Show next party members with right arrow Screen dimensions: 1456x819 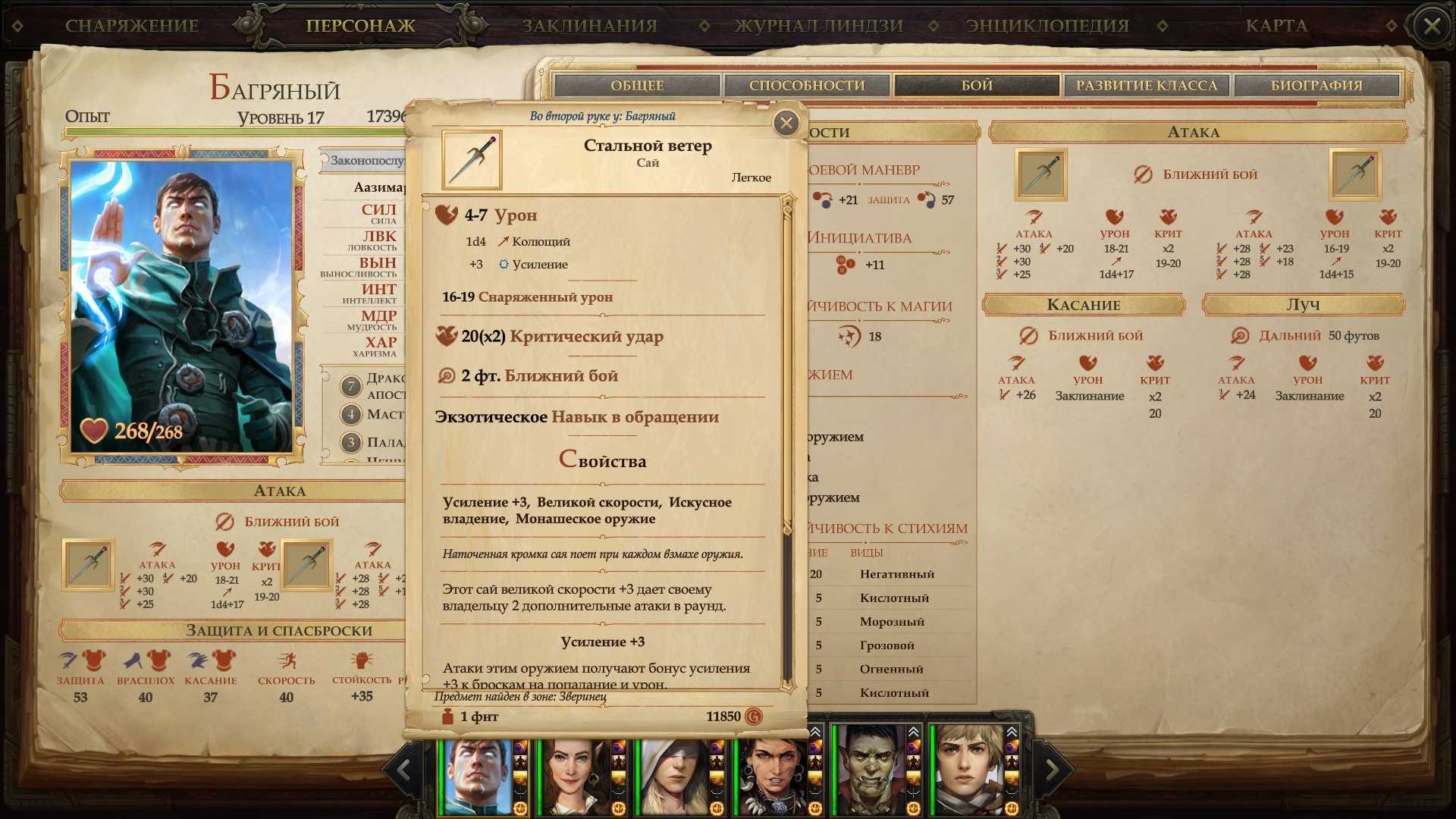point(1052,770)
